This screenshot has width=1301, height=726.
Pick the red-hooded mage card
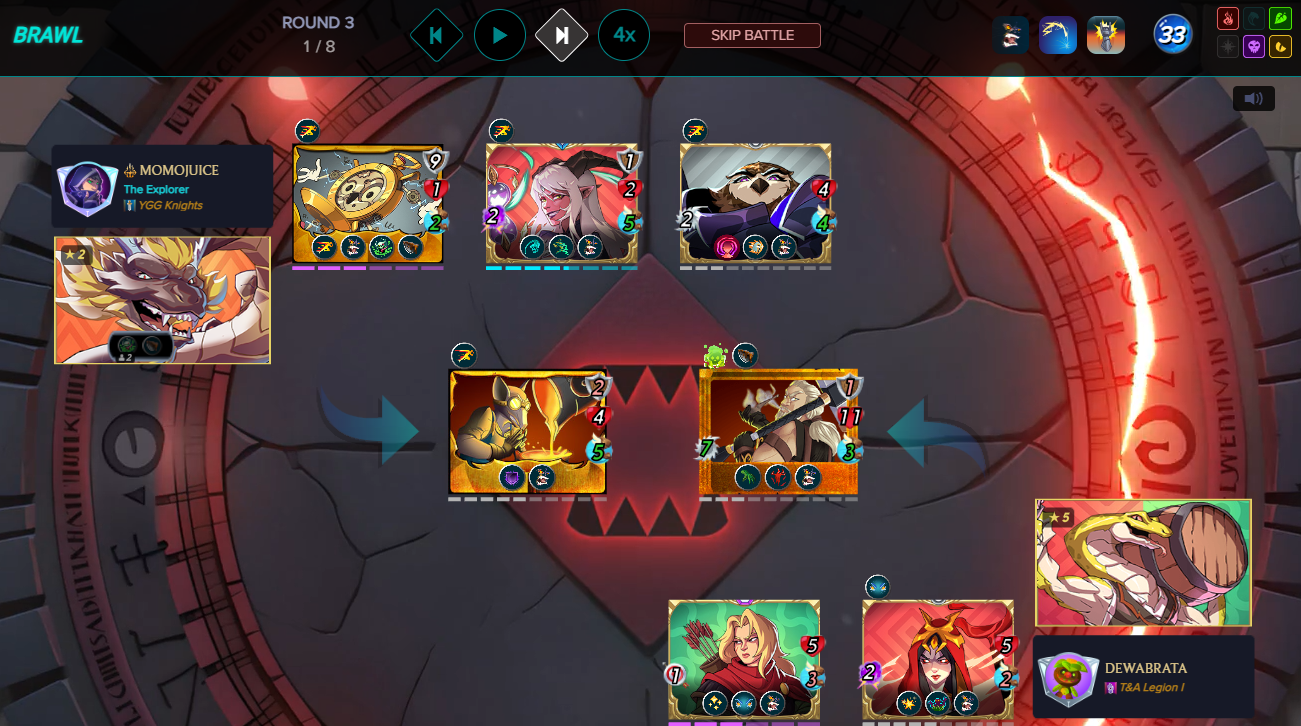point(938,660)
